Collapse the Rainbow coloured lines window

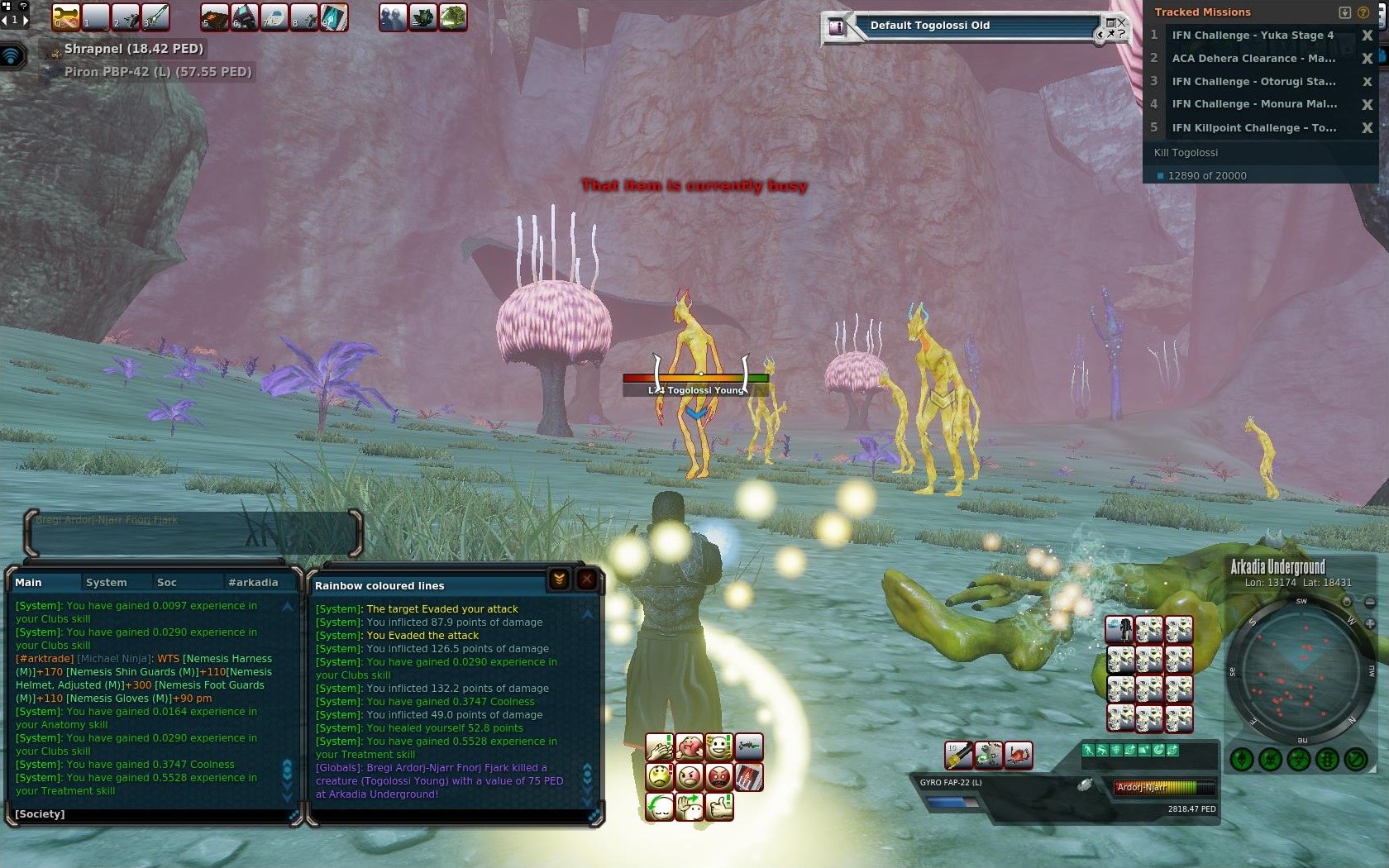click(x=559, y=579)
